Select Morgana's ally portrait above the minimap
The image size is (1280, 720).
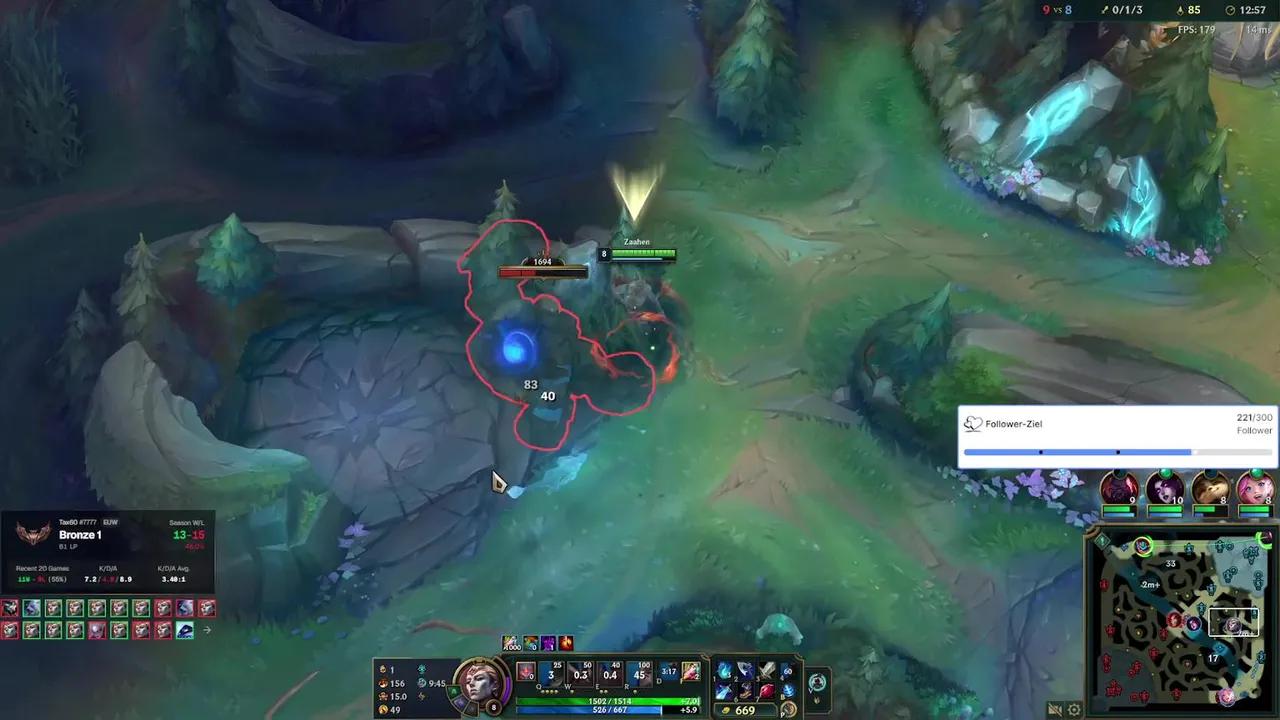tap(1164, 491)
